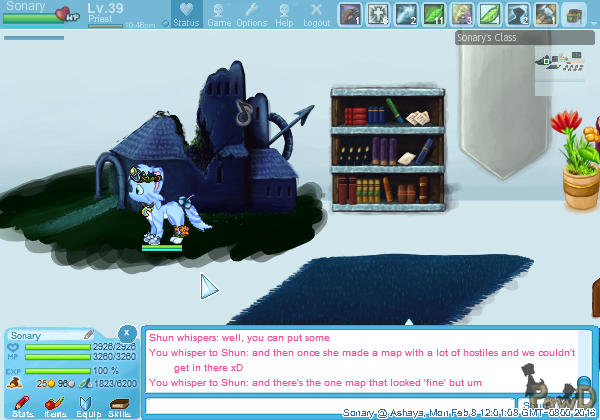Screen dimensions: 600x420
Task: Open the Game menu
Action: (x=219, y=15)
